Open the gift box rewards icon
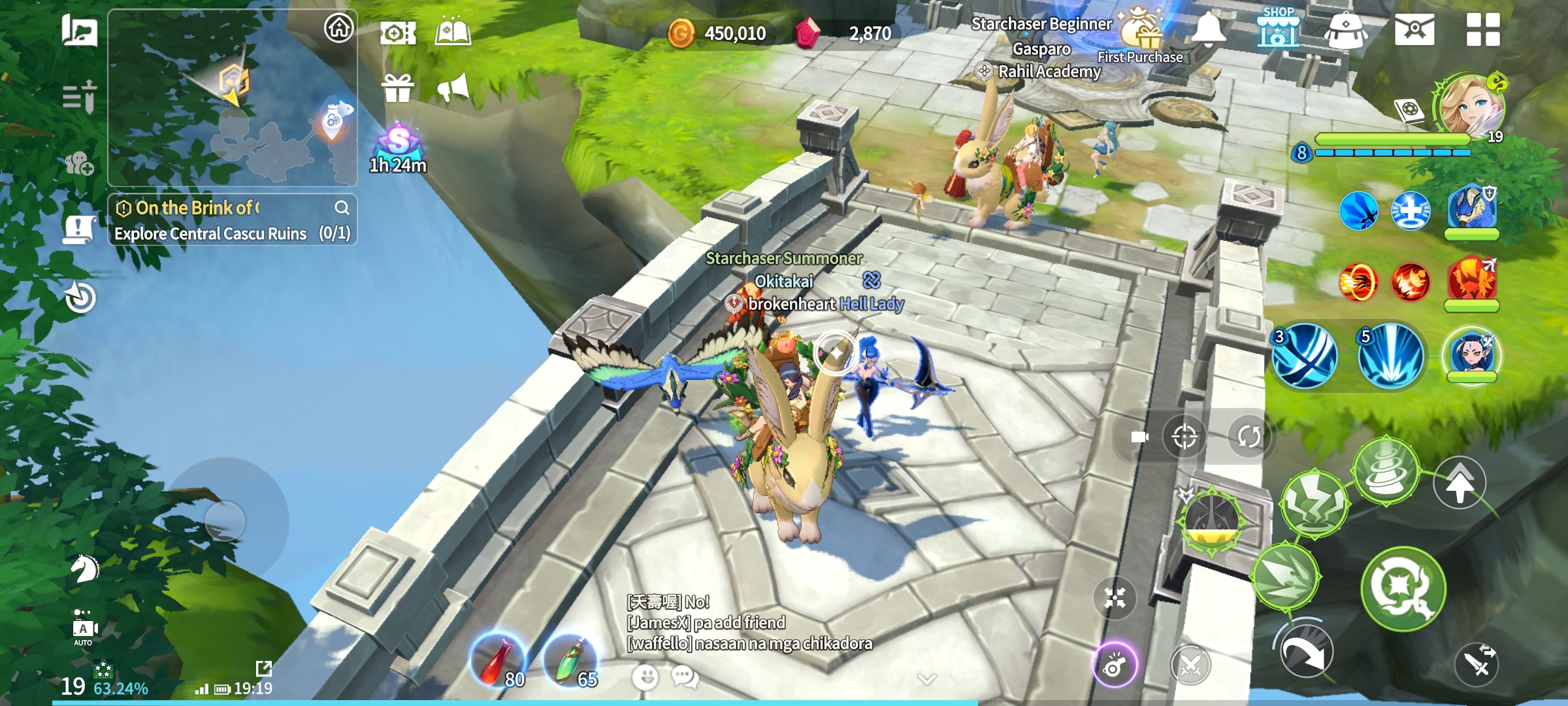The width and height of the screenshot is (1568, 706). pyautogui.click(x=398, y=89)
